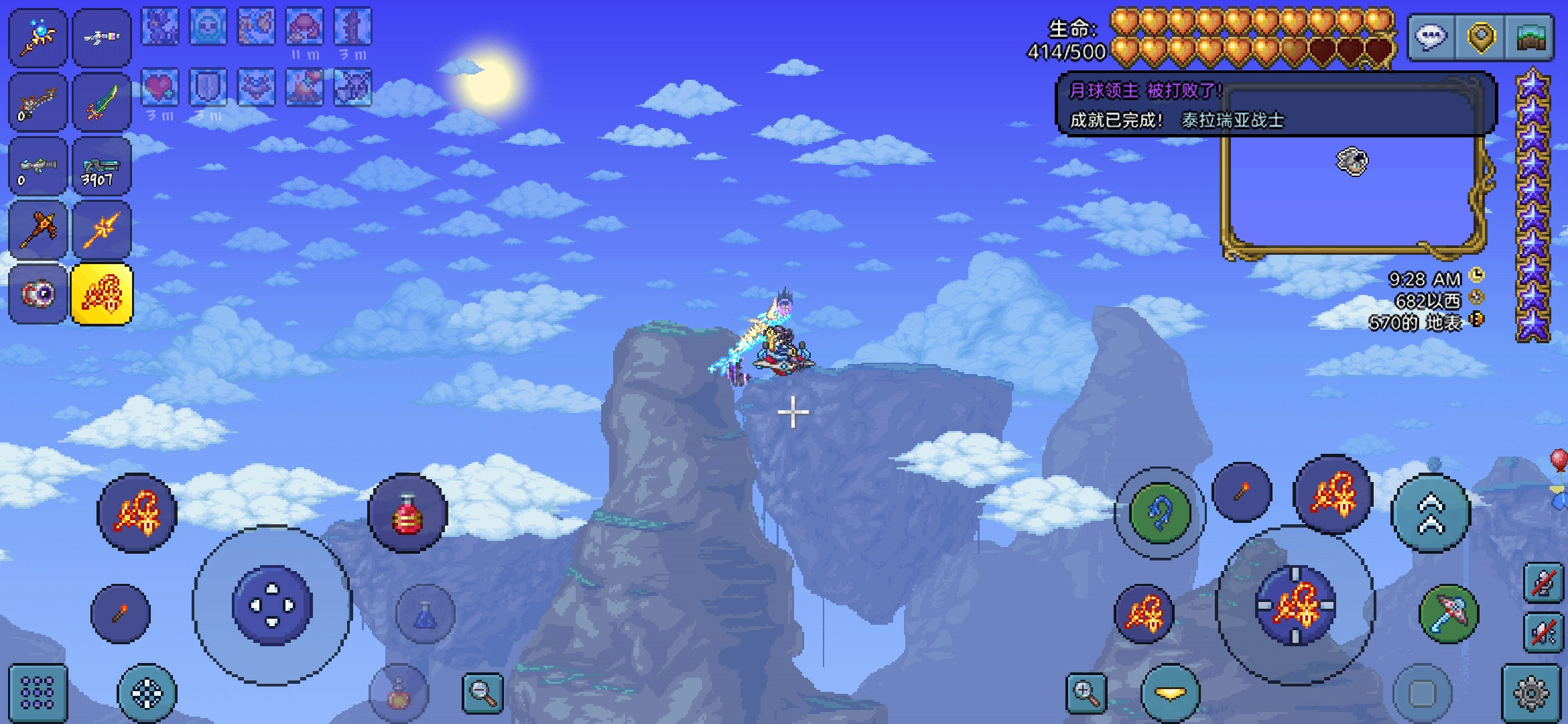Image resolution: width=1568 pixels, height=724 pixels.
Task: Tap the jump double-arrow button
Action: tap(1431, 513)
